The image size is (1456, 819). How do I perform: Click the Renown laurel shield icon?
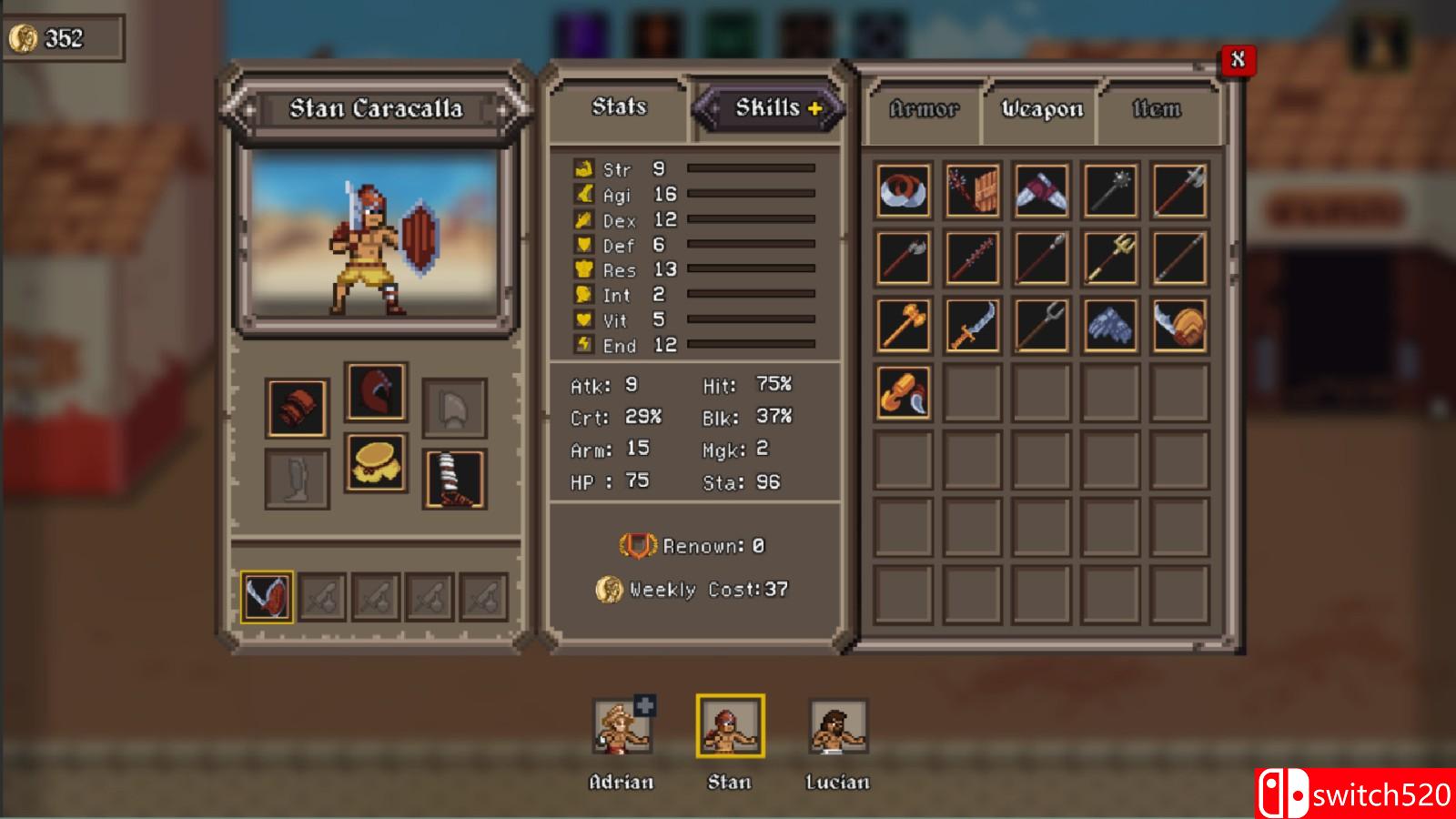point(637,546)
